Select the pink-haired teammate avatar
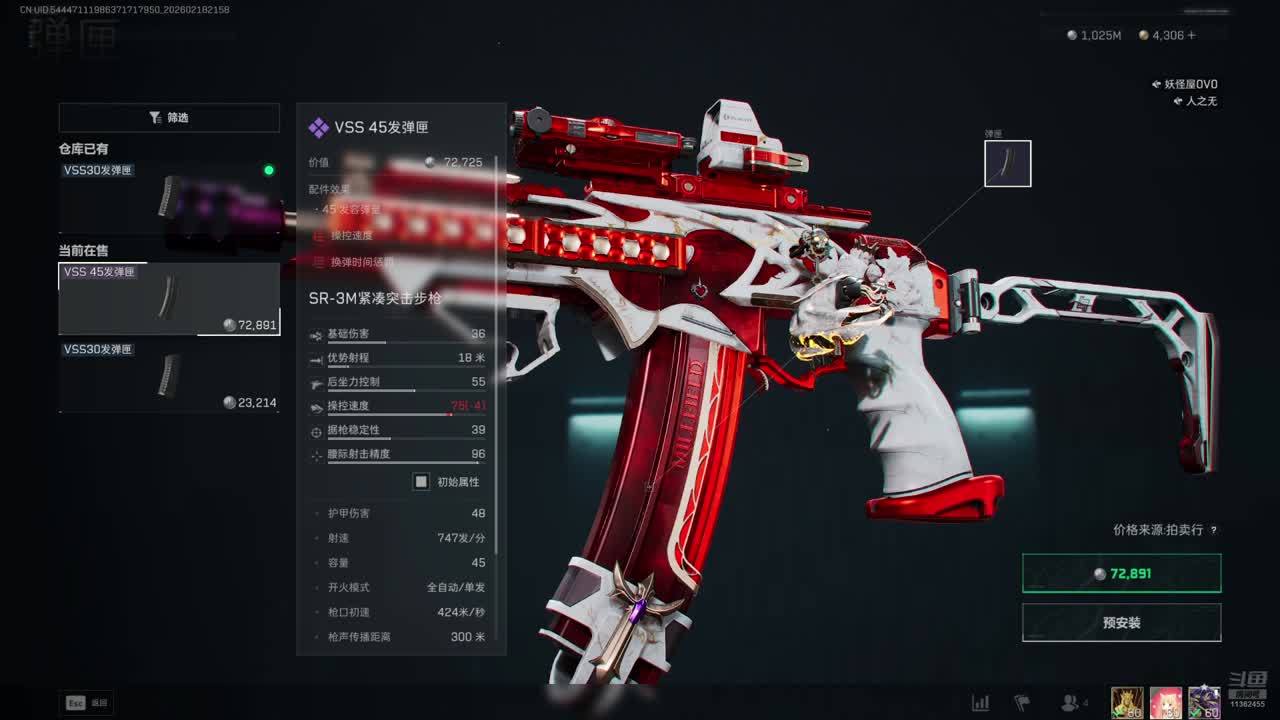1280x720 pixels. tap(1165, 702)
